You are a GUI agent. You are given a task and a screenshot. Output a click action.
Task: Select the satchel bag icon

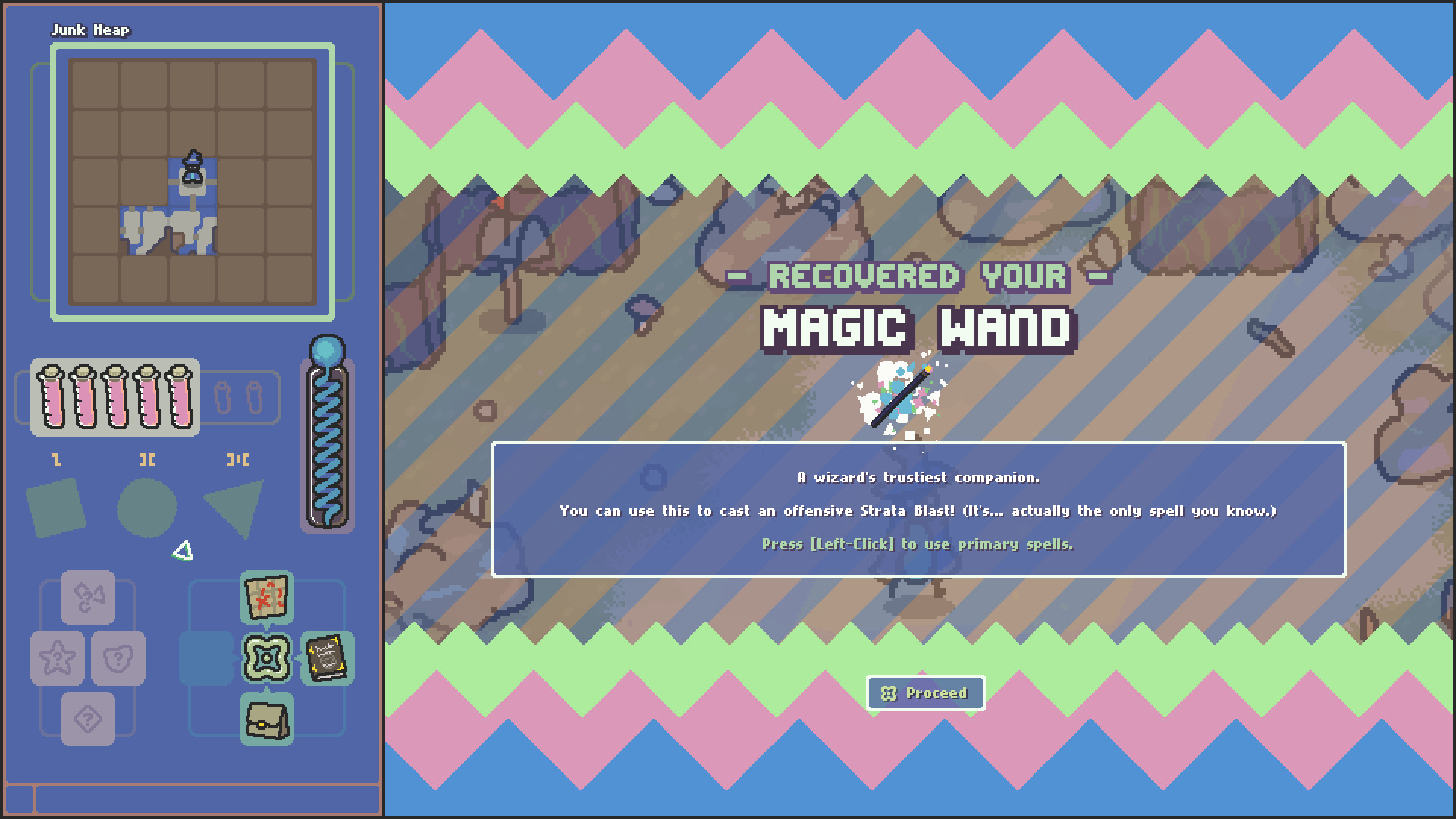tap(267, 721)
